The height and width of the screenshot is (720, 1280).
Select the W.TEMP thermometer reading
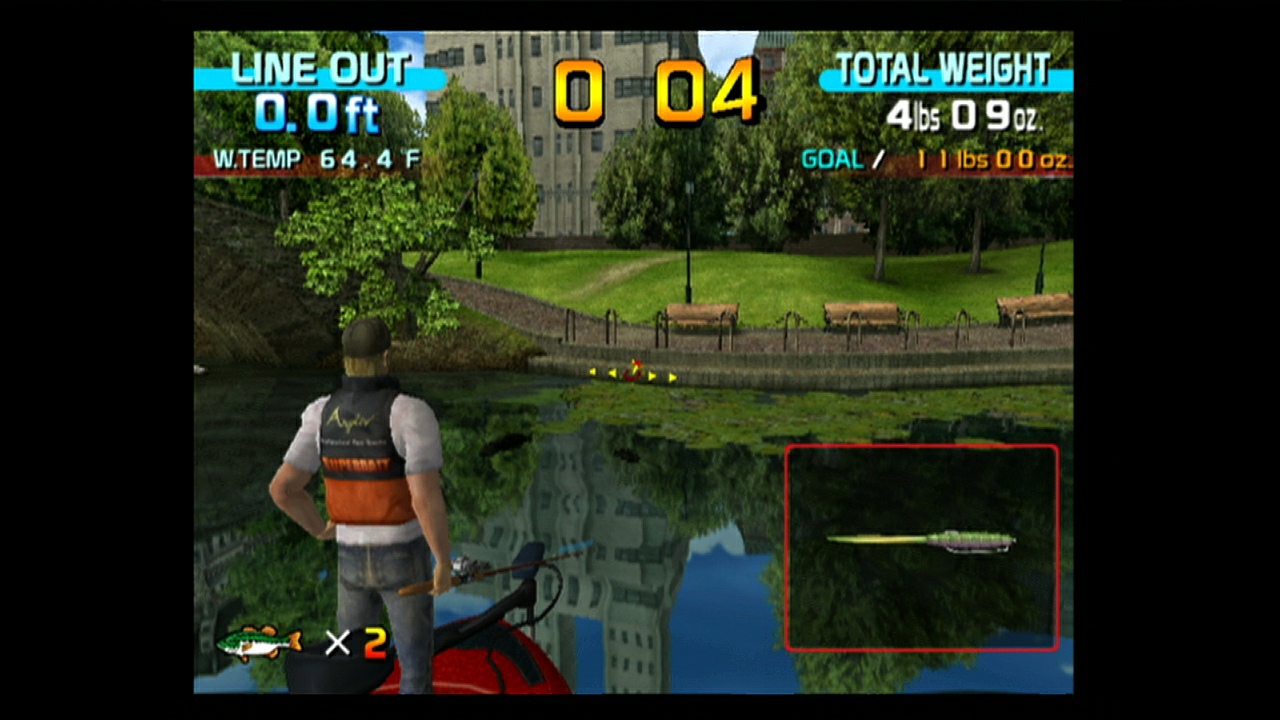(x=316, y=159)
